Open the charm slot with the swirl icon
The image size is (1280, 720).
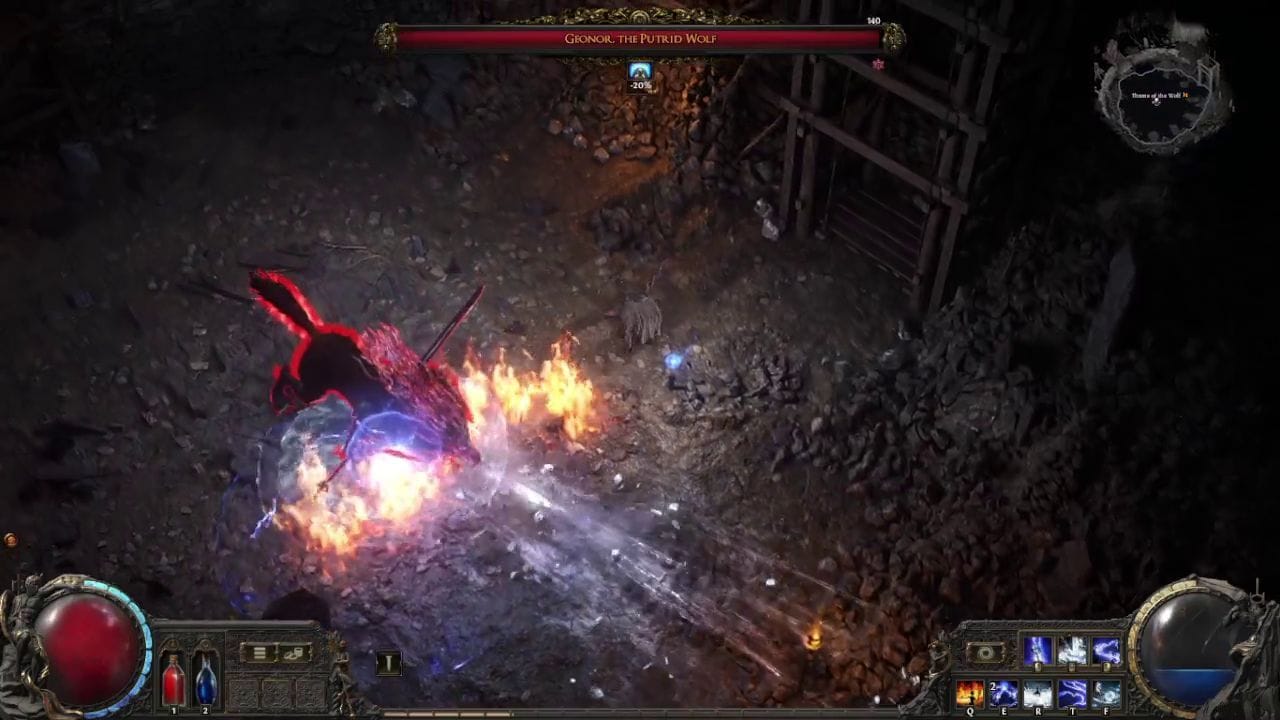tap(985, 652)
